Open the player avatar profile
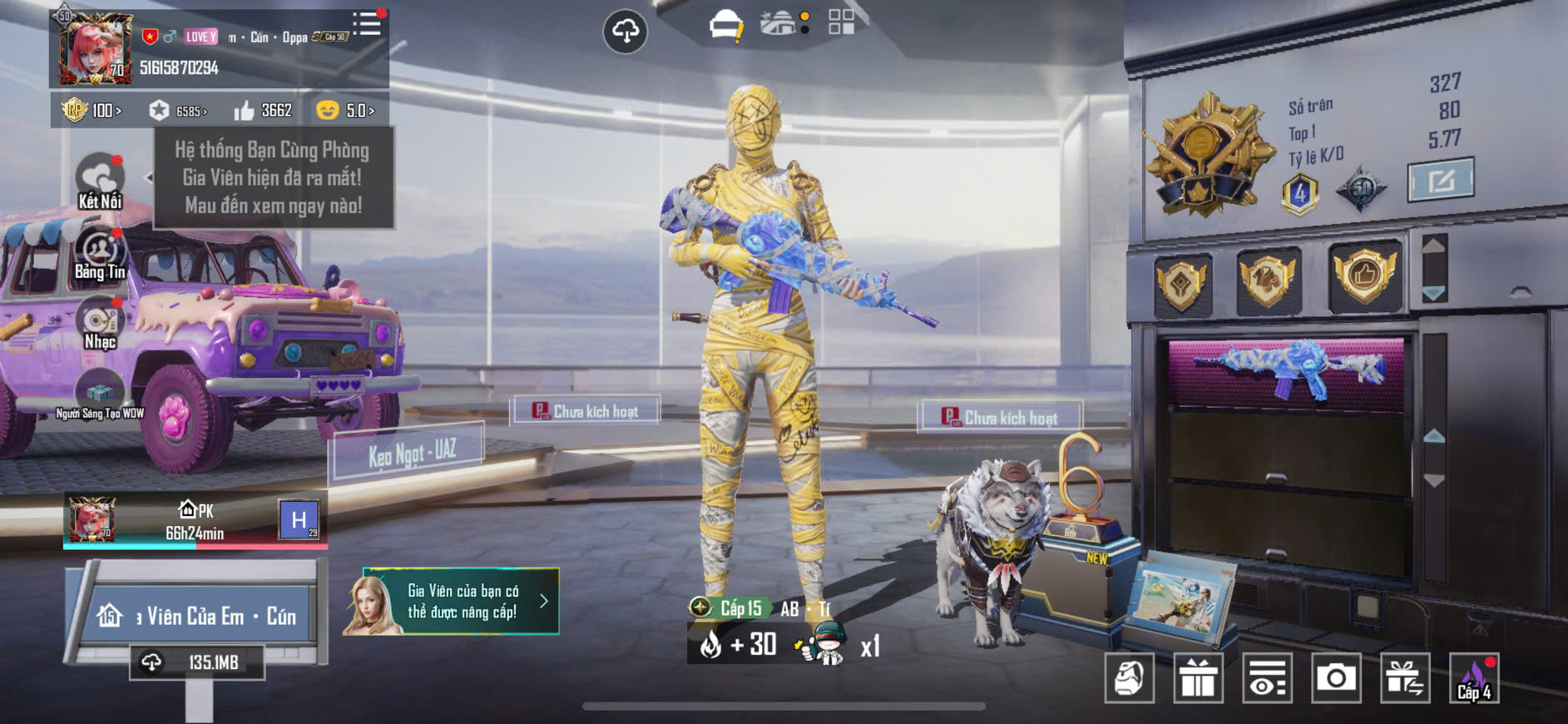 [93, 48]
